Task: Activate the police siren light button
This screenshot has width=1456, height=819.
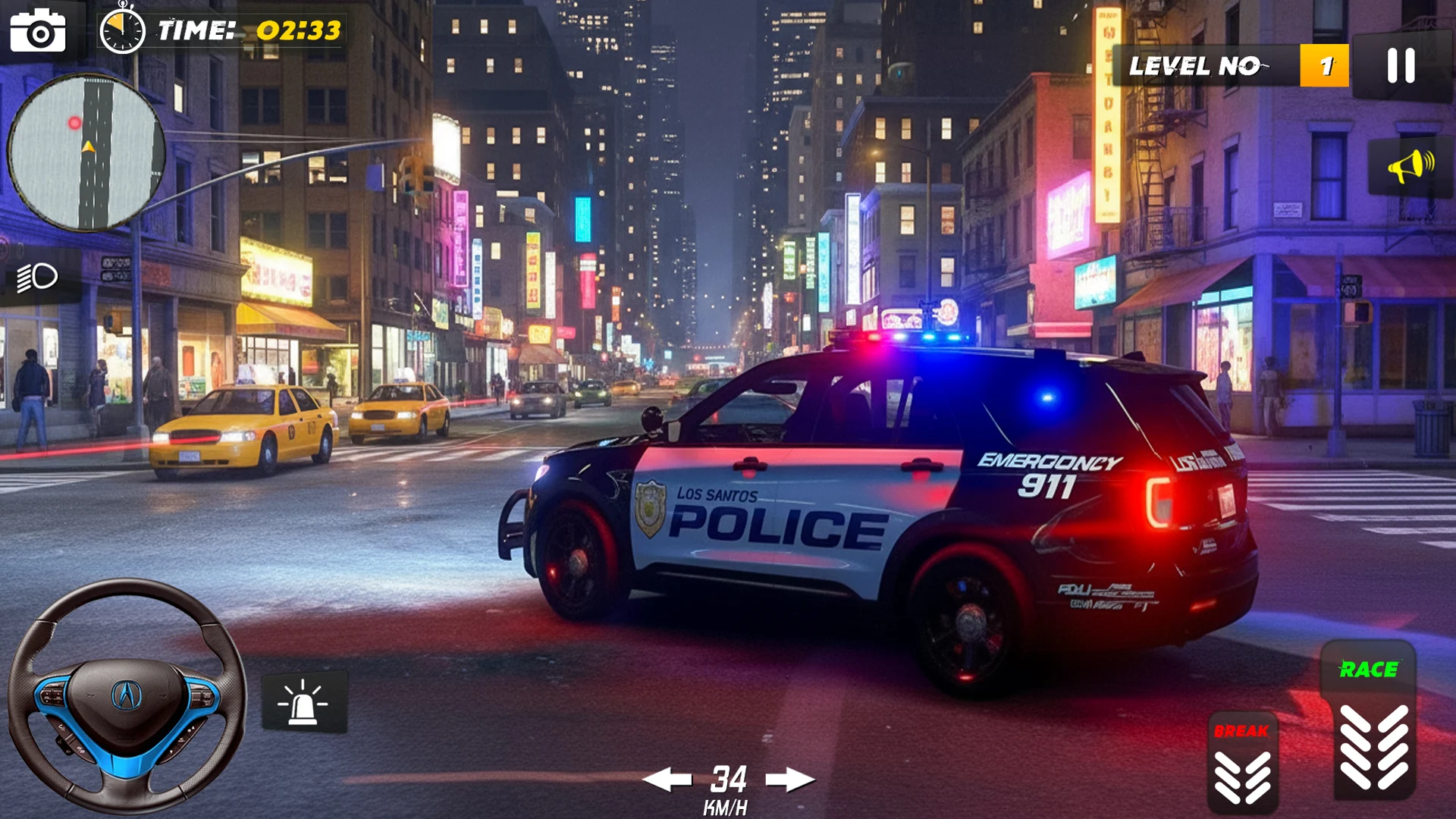Action: [x=304, y=701]
